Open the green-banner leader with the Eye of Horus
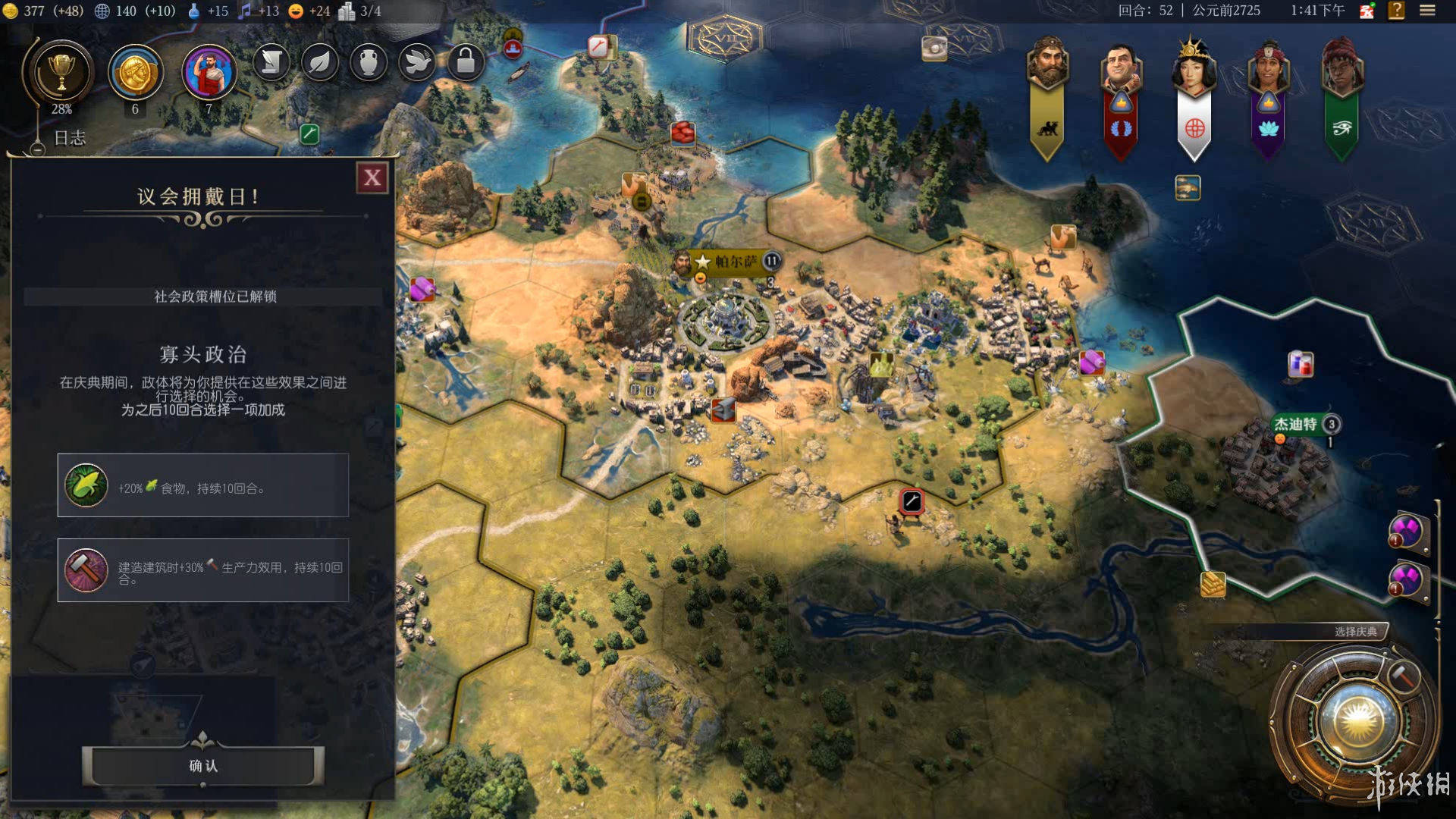The width and height of the screenshot is (1456, 819). (1341, 68)
